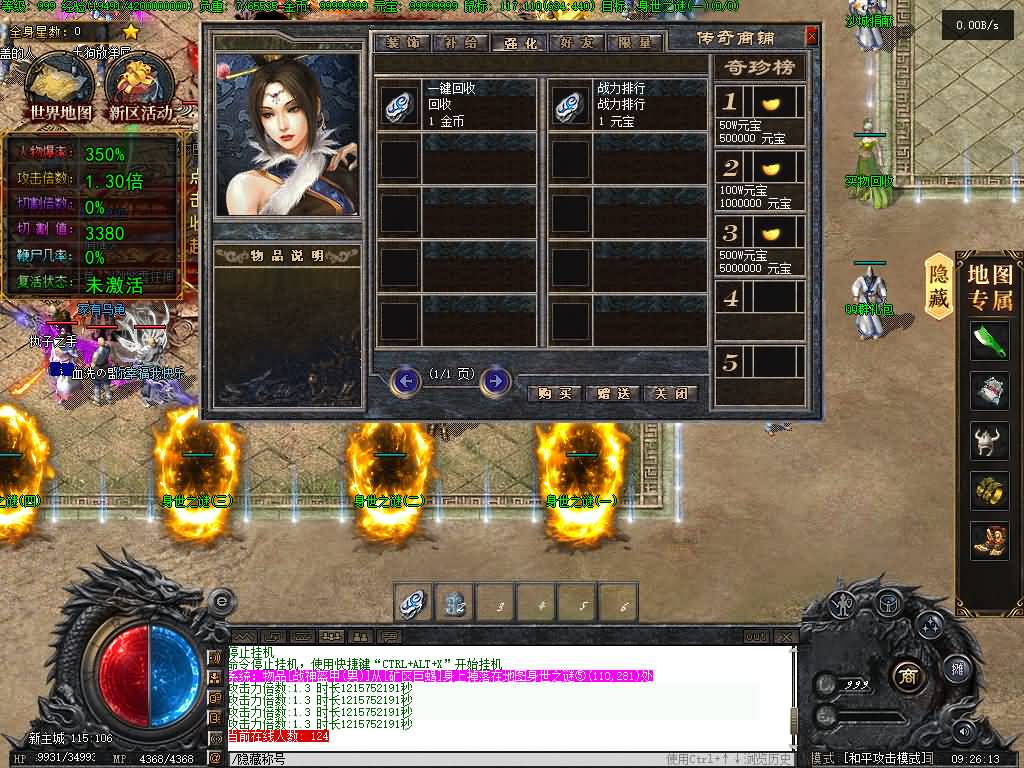Choose the 战力排行 shop item
The width and height of the screenshot is (1024, 768).
click(x=570, y=105)
